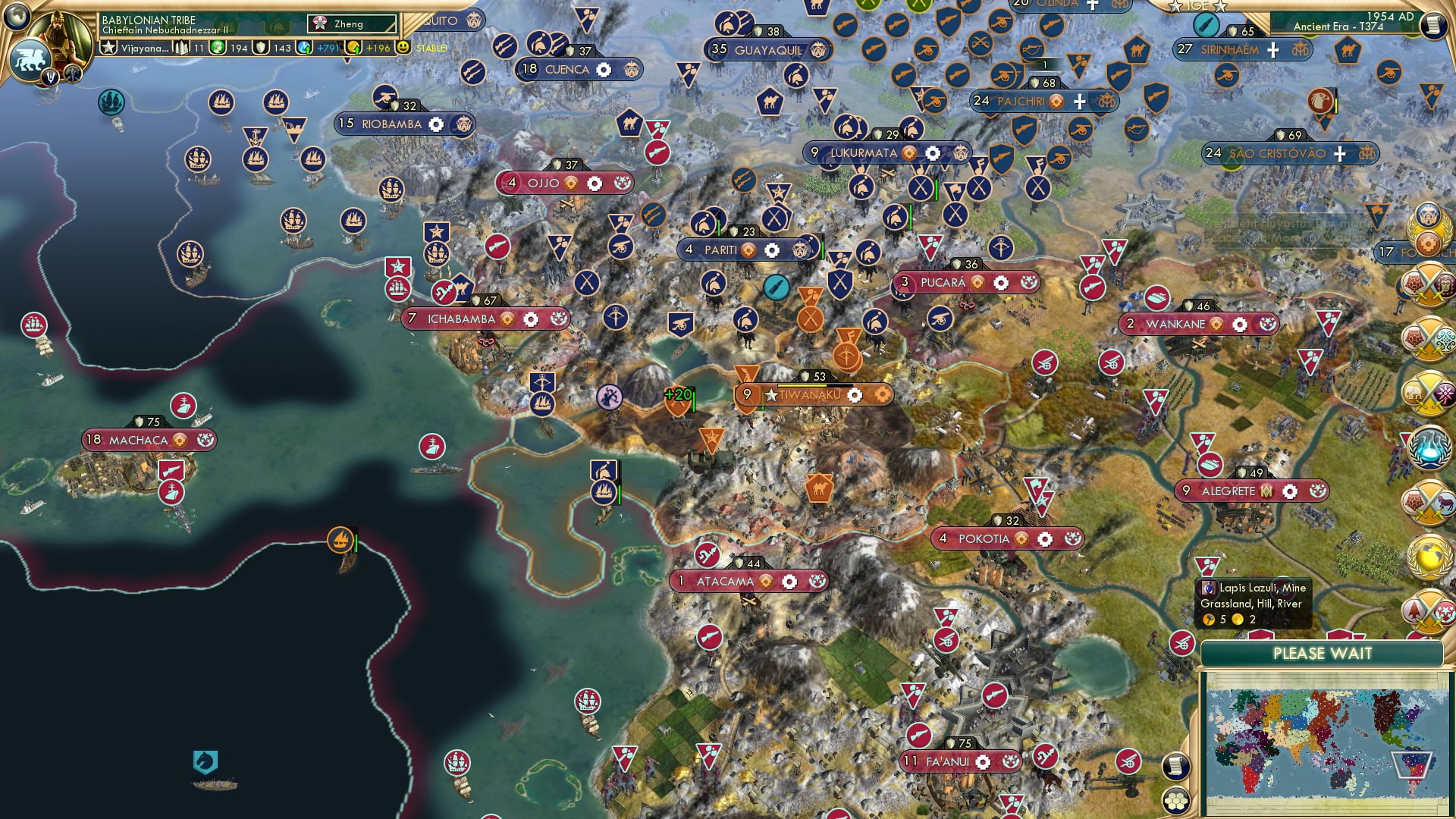Click the Vijayanagara capital star indicator
Screen dimensions: 1456x819
click(x=109, y=48)
